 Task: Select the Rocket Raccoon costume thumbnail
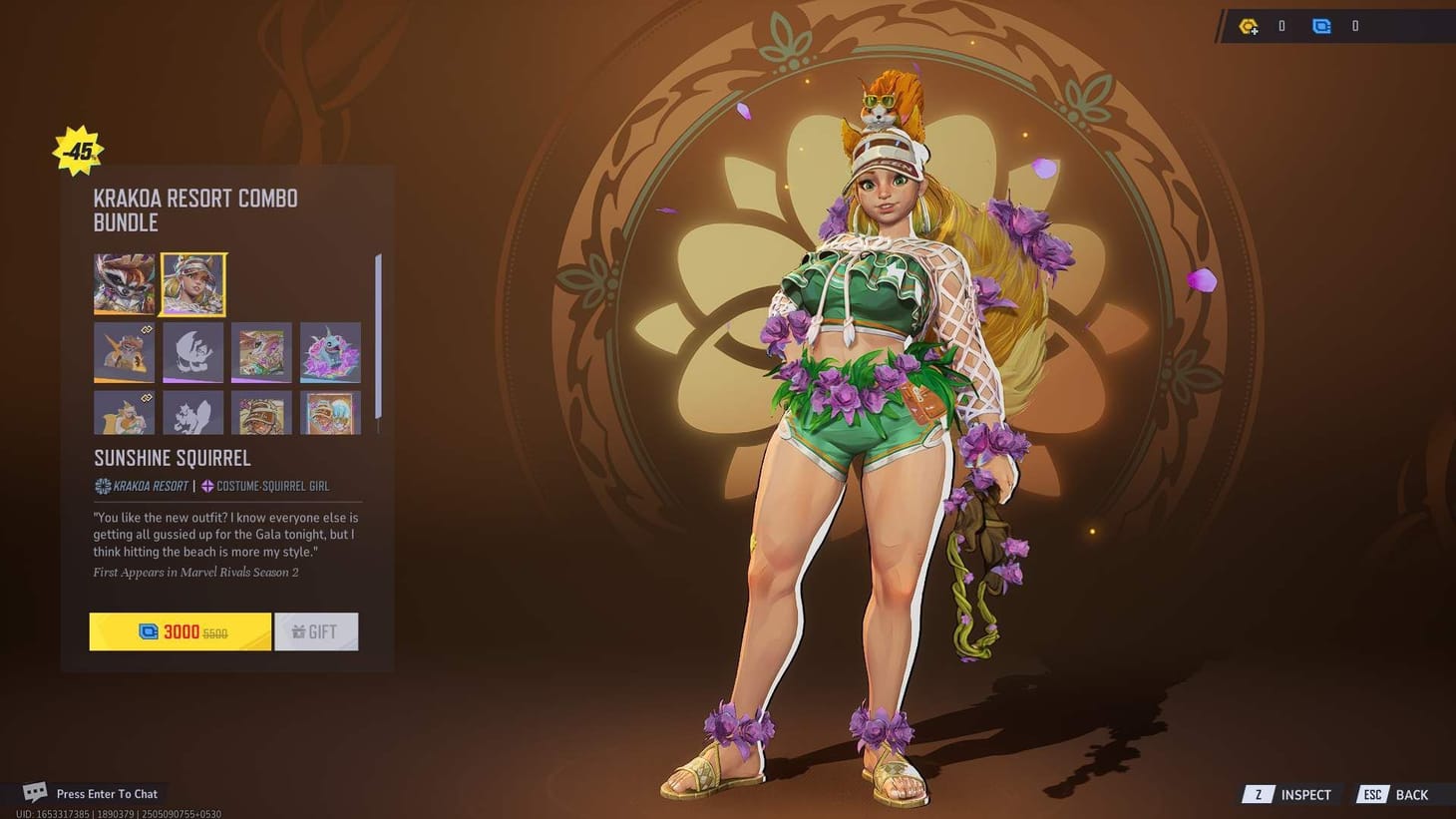click(x=124, y=283)
